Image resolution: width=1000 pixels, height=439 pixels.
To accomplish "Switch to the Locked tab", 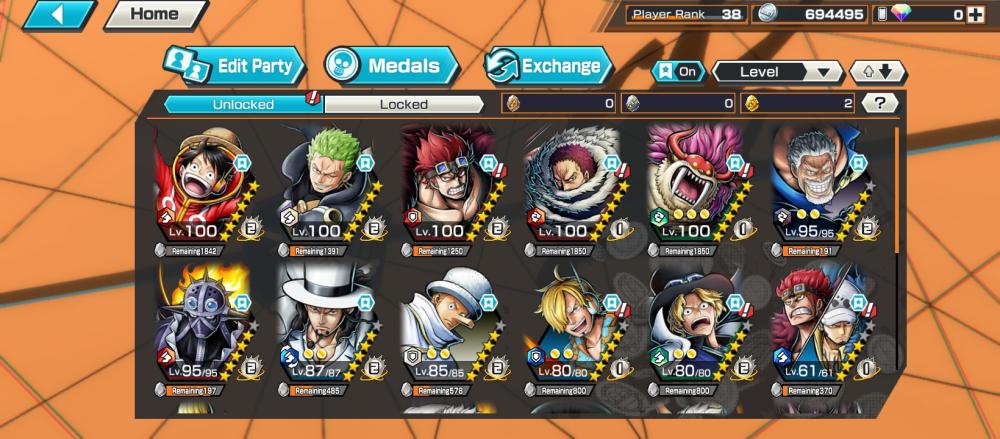I will [404, 104].
